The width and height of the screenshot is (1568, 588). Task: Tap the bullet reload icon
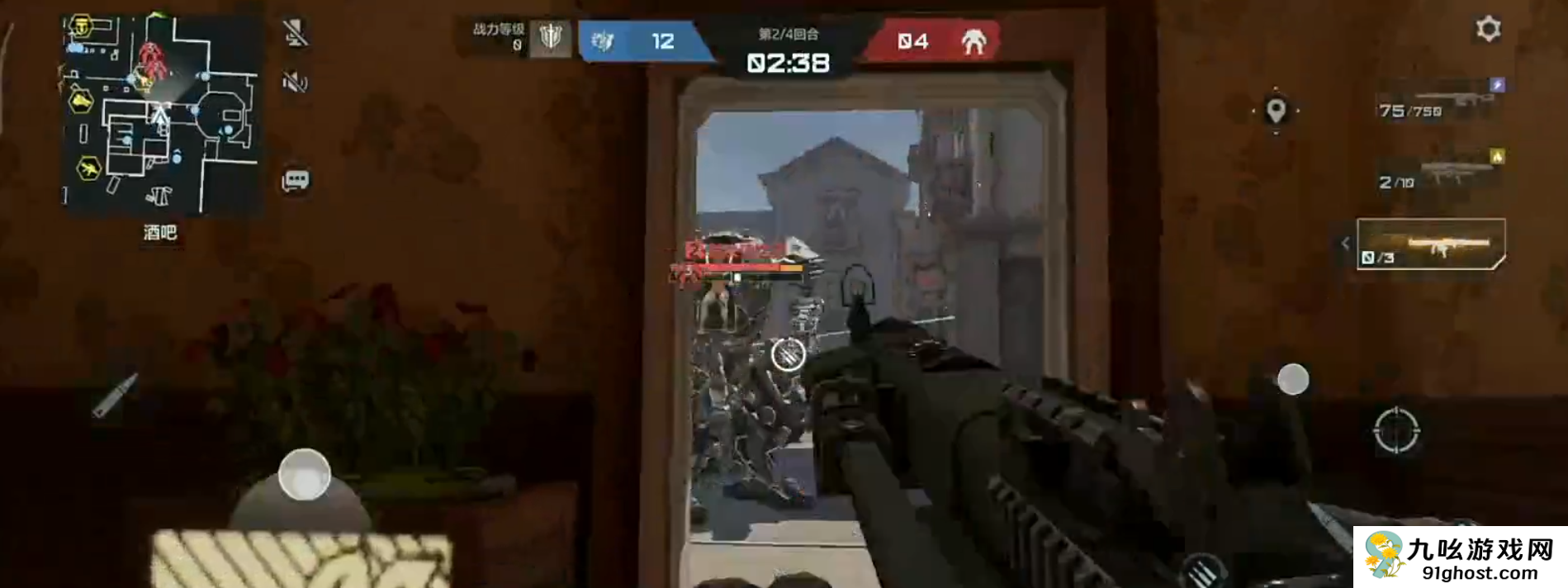pos(114,396)
